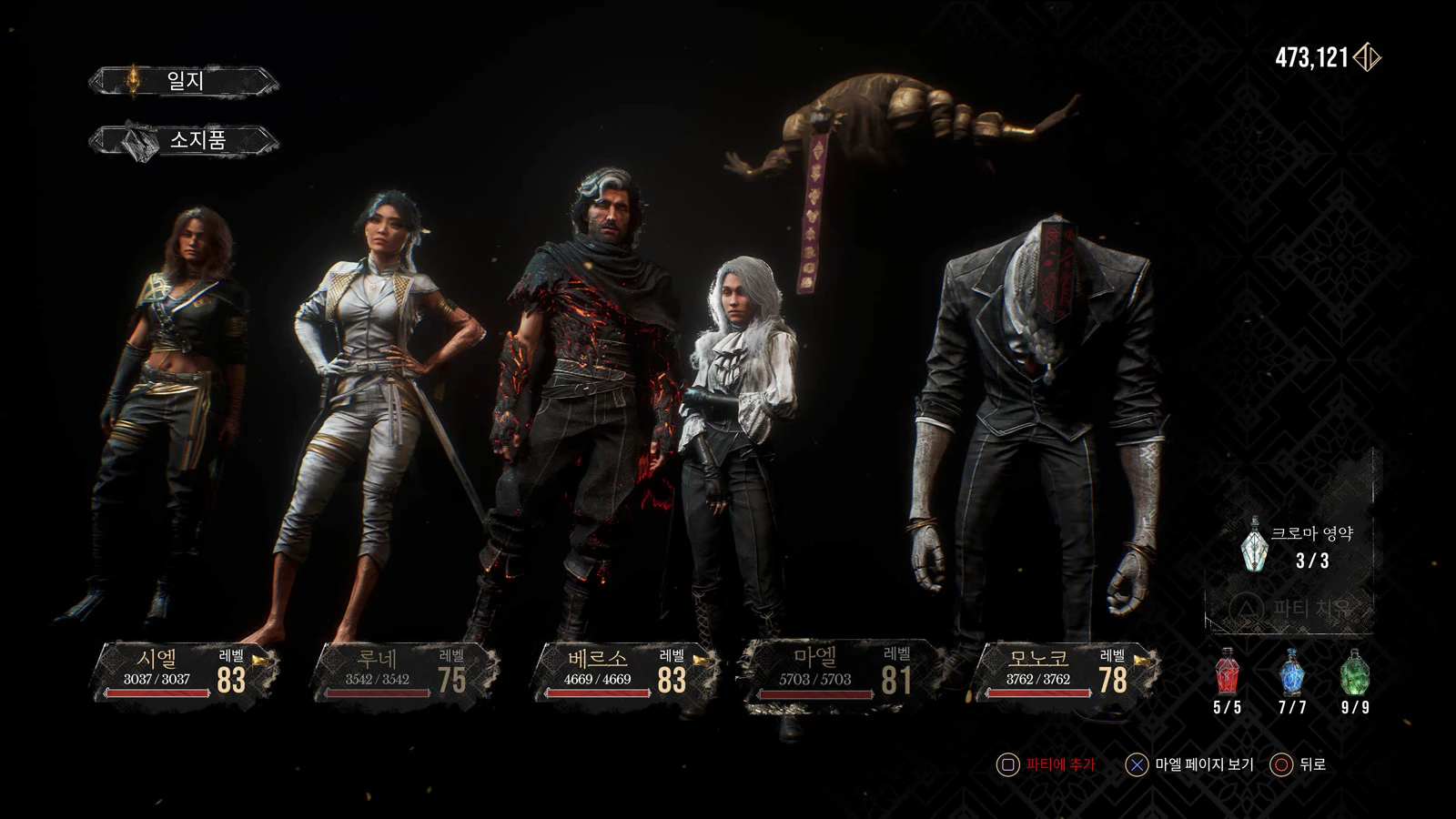Screen dimensions: 1456x819
Task: Choose the 베르소 character card
Action: click(625, 672)
